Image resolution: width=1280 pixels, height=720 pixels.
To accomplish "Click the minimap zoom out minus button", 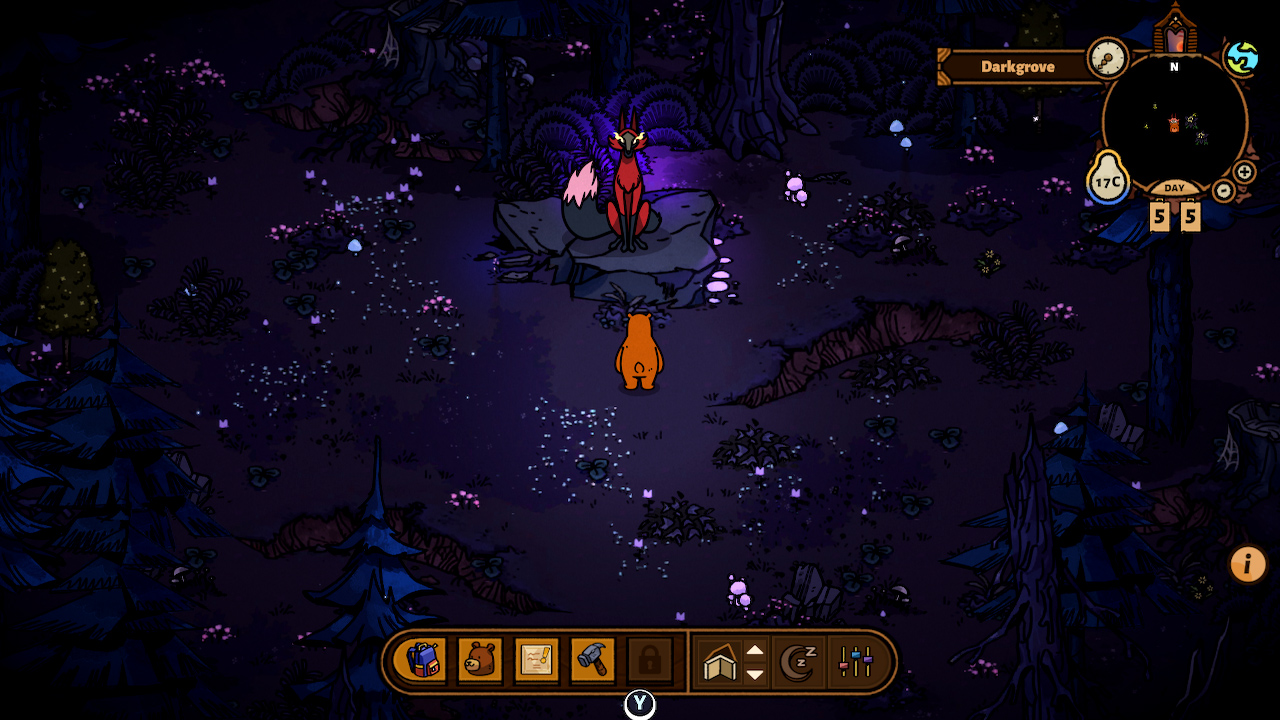I will 1223,189.
